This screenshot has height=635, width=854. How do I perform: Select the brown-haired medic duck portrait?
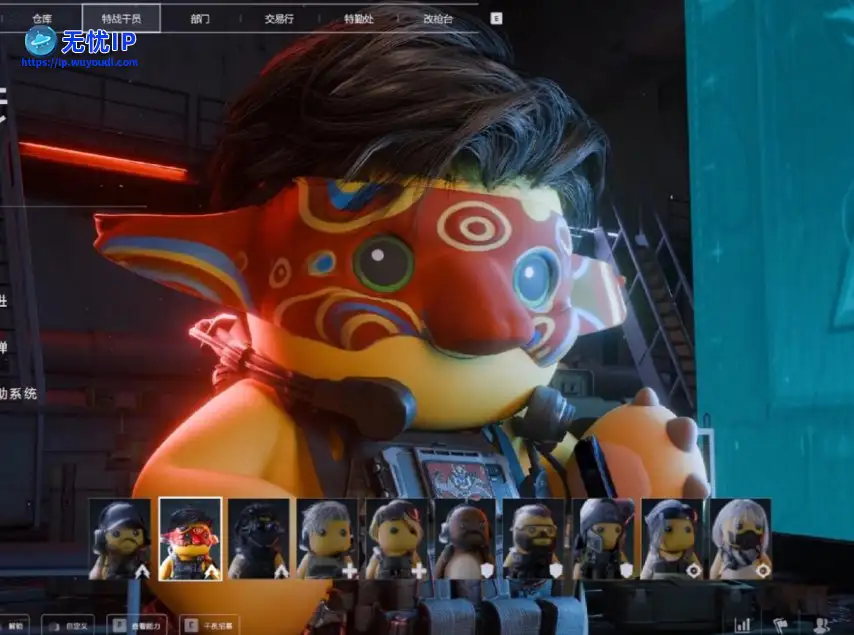click(397, 539)
